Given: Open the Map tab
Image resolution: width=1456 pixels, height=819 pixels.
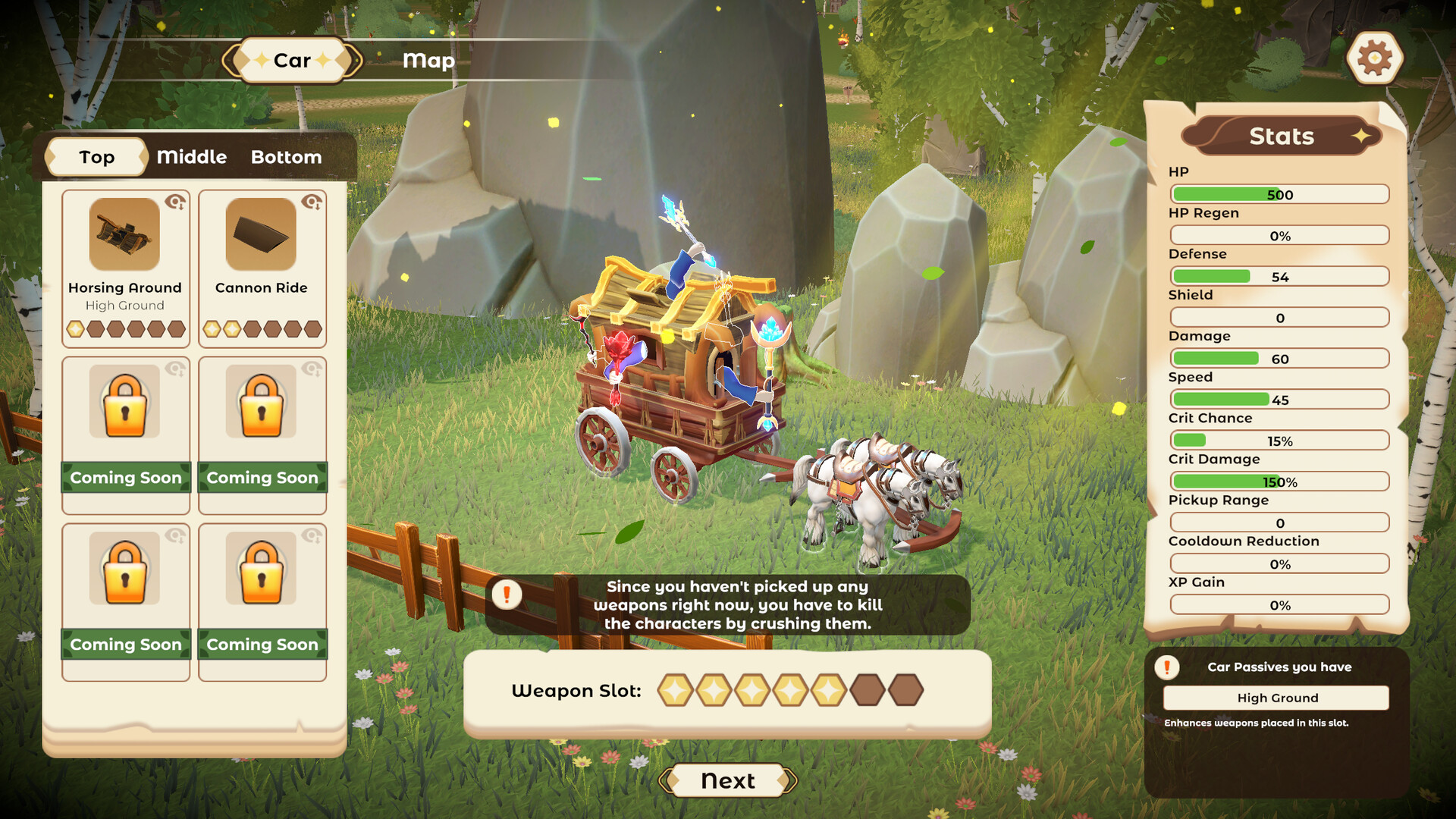Looking at the screenshot, I should coord(428,60).
